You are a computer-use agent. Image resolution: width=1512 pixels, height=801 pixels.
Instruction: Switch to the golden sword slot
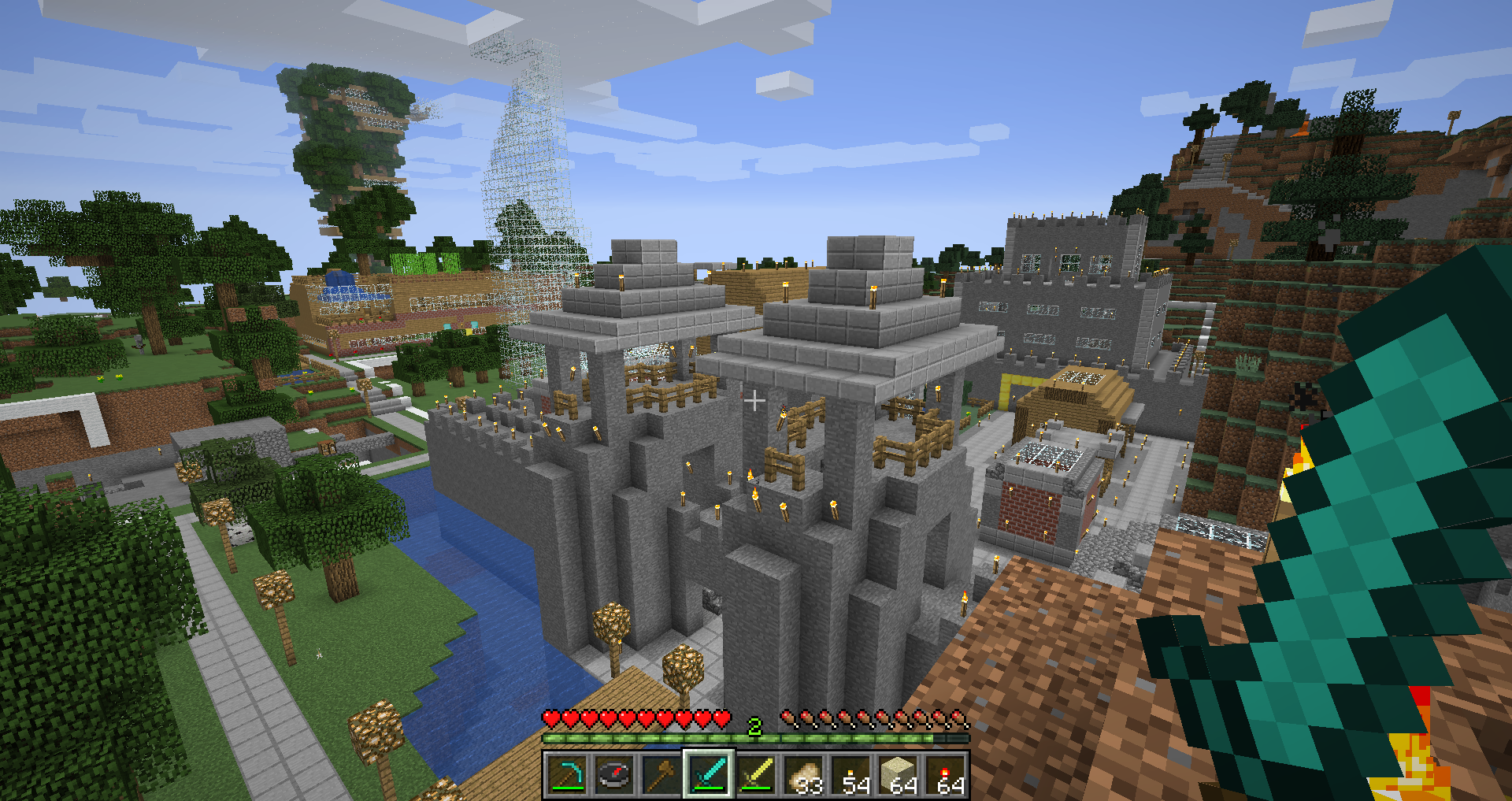coord(756,775)
